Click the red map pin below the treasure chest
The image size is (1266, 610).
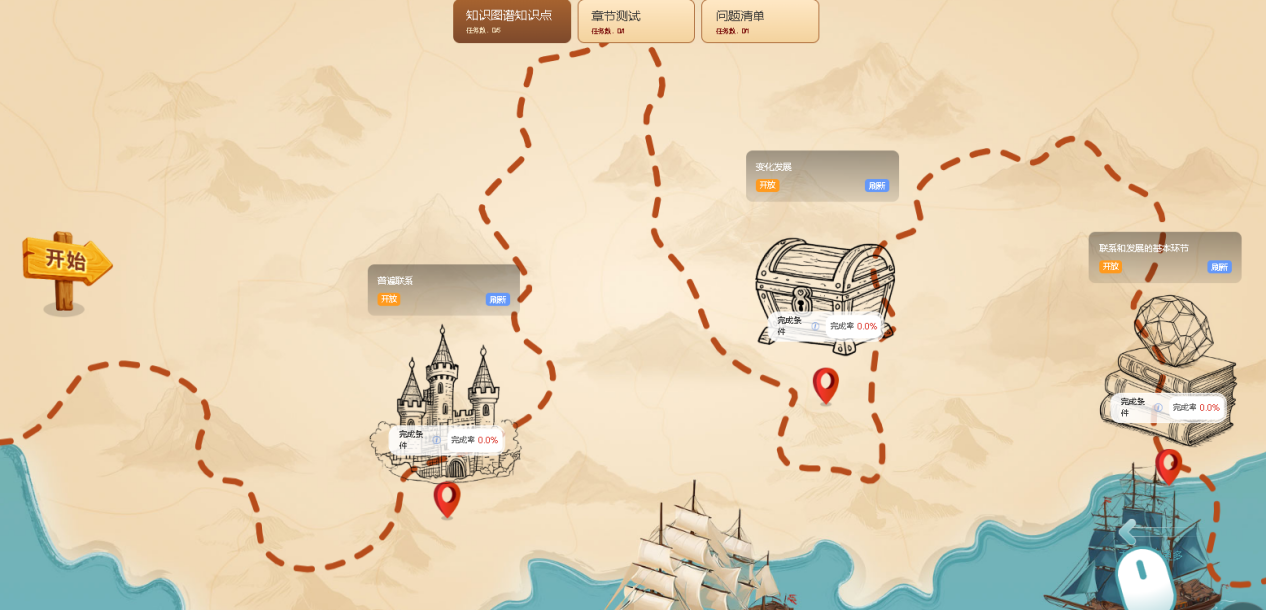point(825,384)
